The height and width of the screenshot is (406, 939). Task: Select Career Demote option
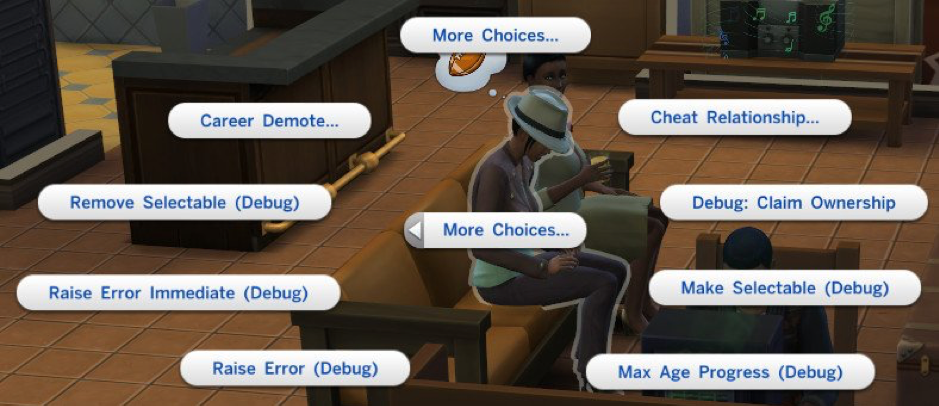[x=269, y=121]
